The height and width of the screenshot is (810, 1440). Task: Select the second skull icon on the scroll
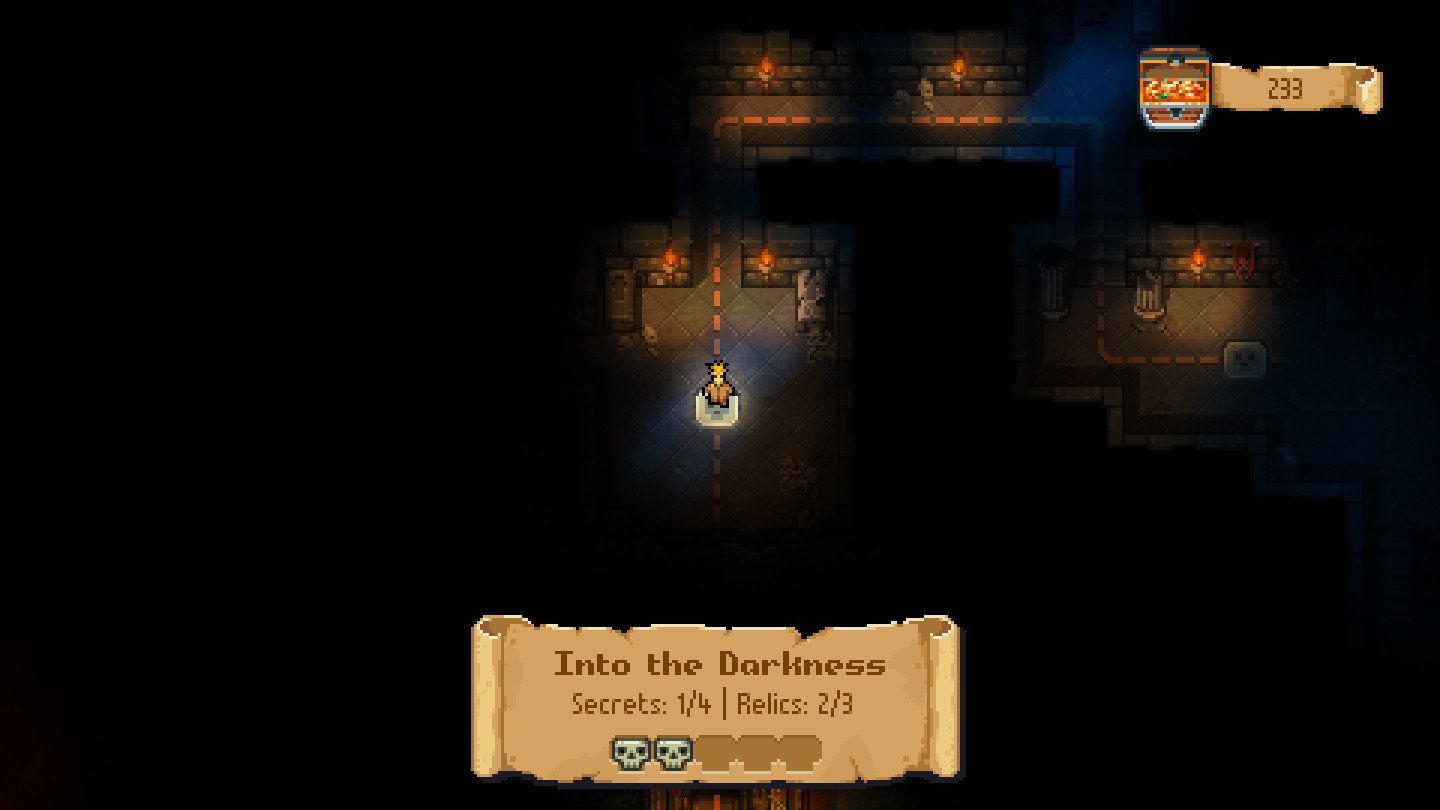tap(670, 751)
